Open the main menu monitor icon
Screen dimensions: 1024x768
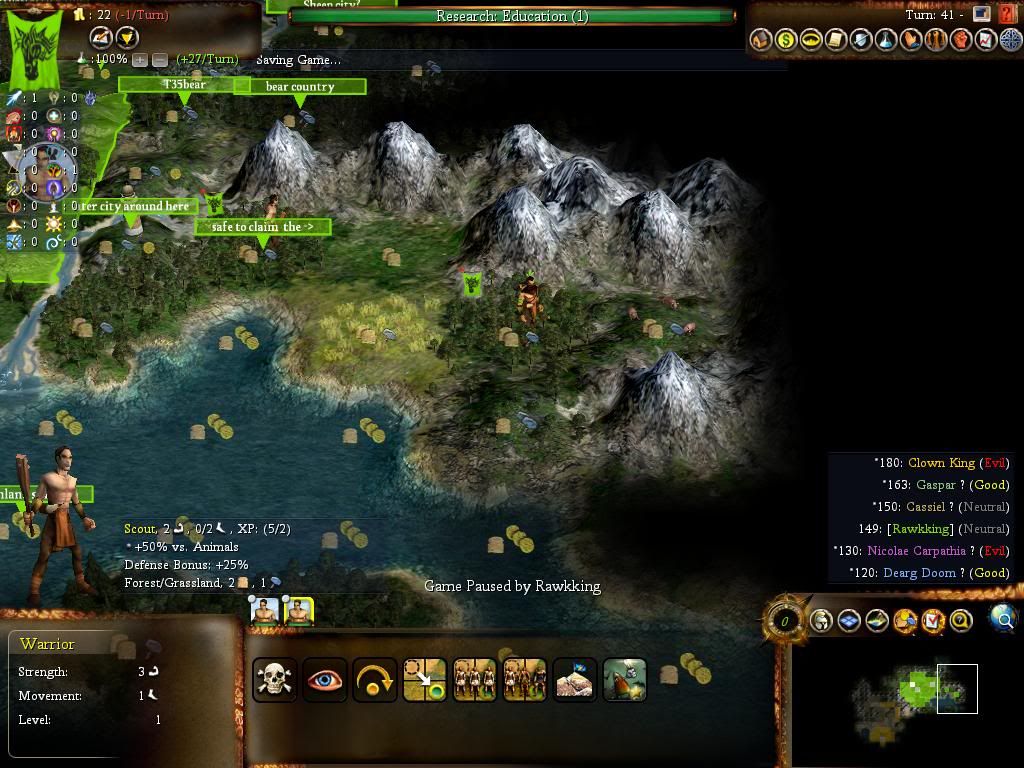tap(982, 15)
